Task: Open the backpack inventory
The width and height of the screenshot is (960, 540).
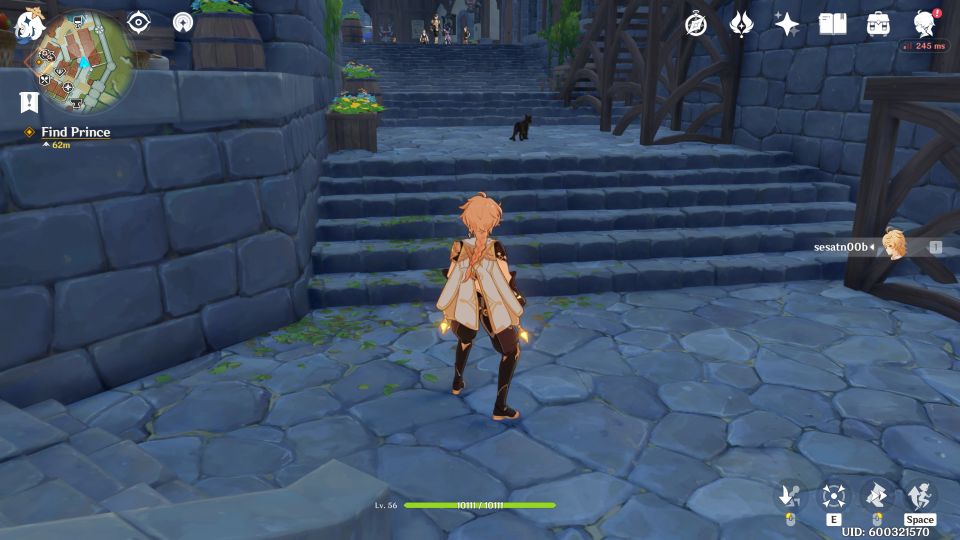Action: (x=878, y=24)
